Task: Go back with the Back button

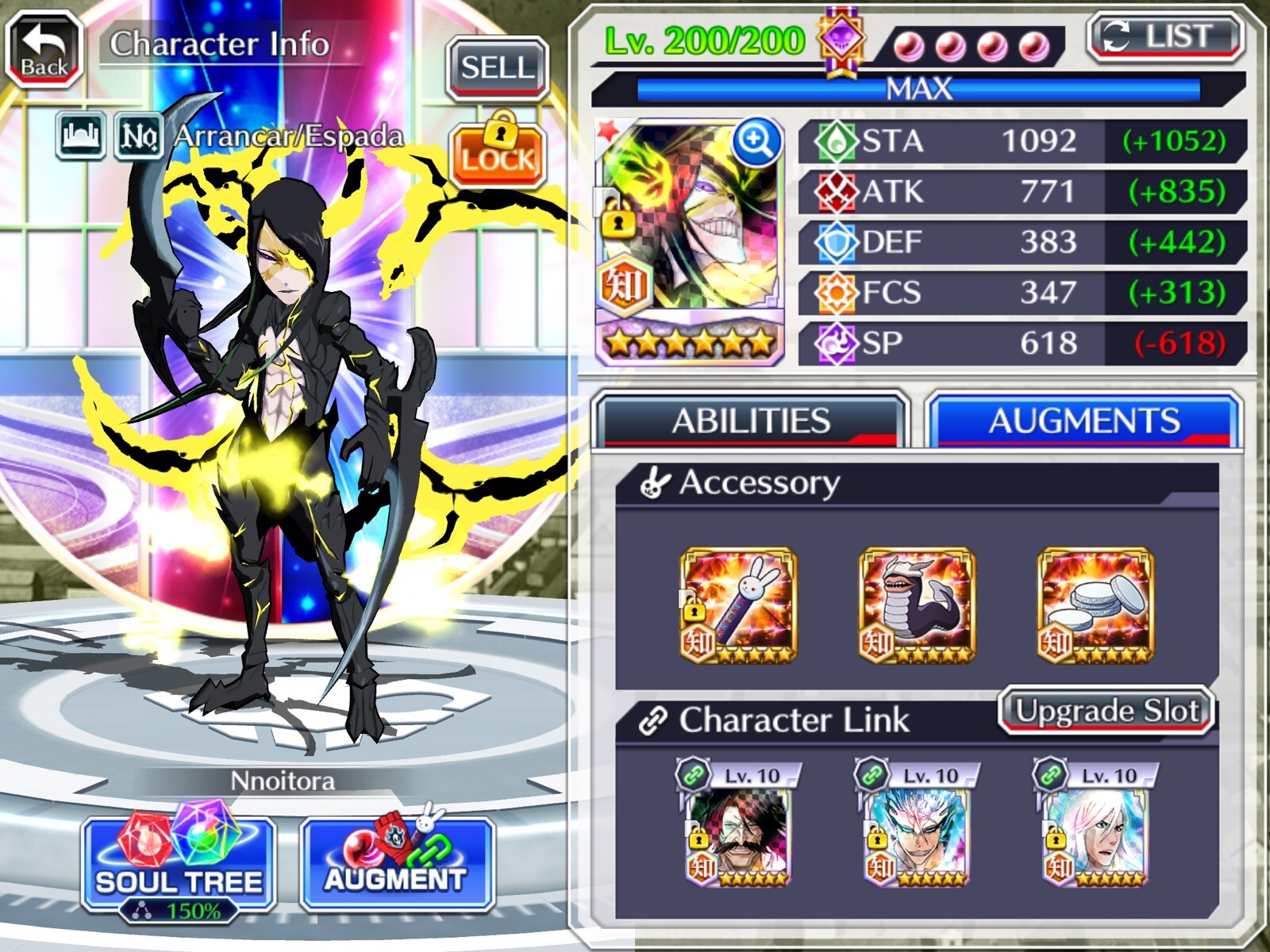Action: point(44,49)
